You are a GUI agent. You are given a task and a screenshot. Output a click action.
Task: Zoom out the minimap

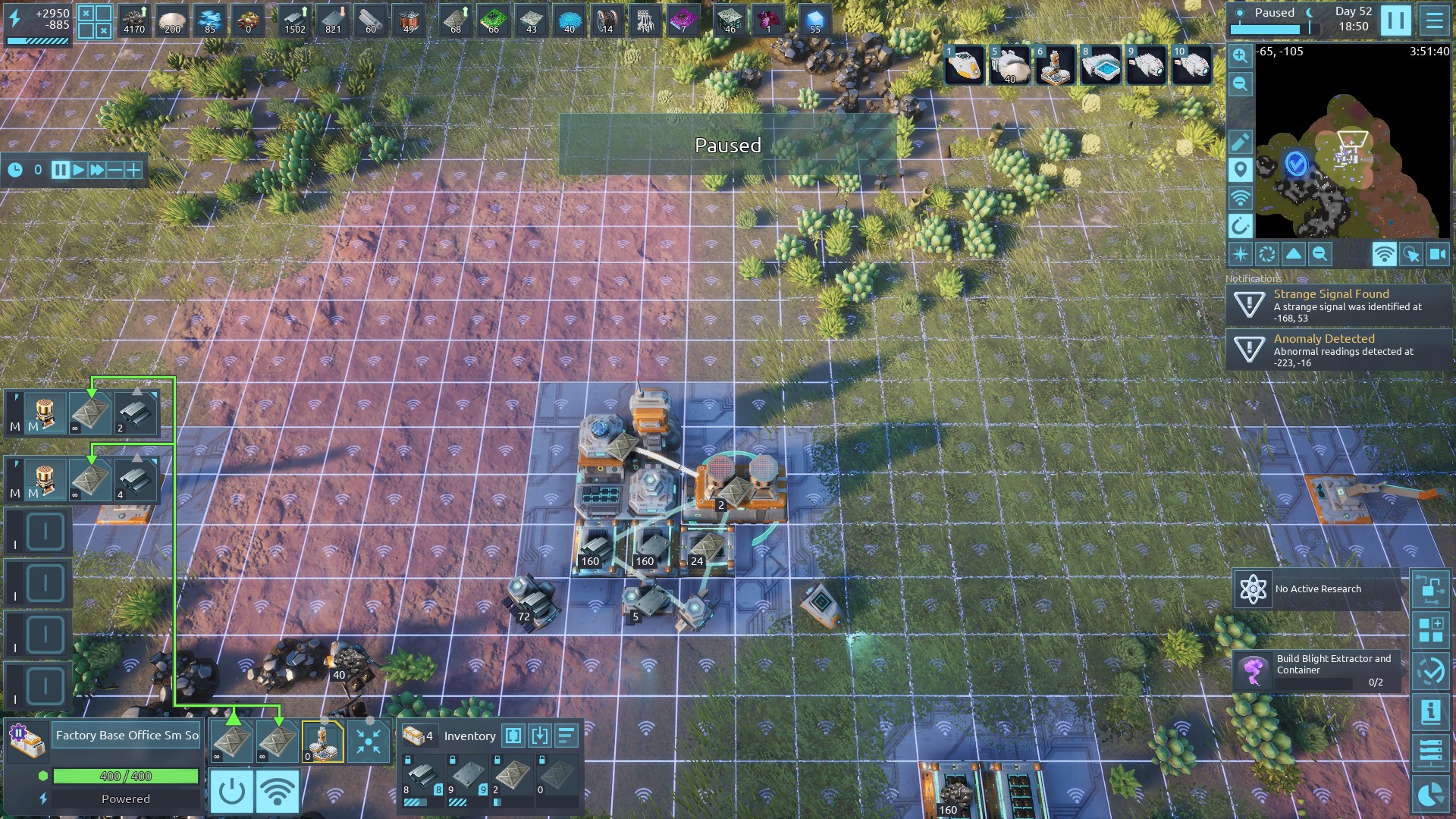[x=1240, y=83]
